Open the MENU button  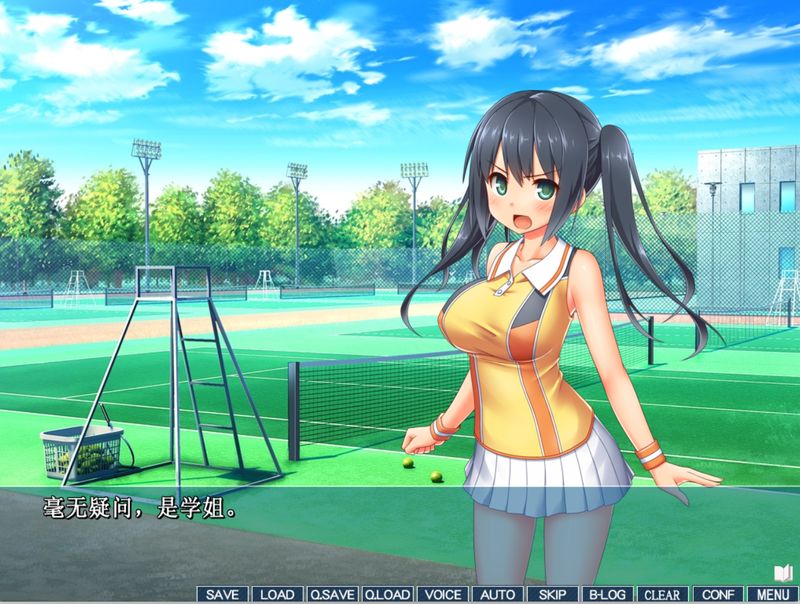pos(772,594)
